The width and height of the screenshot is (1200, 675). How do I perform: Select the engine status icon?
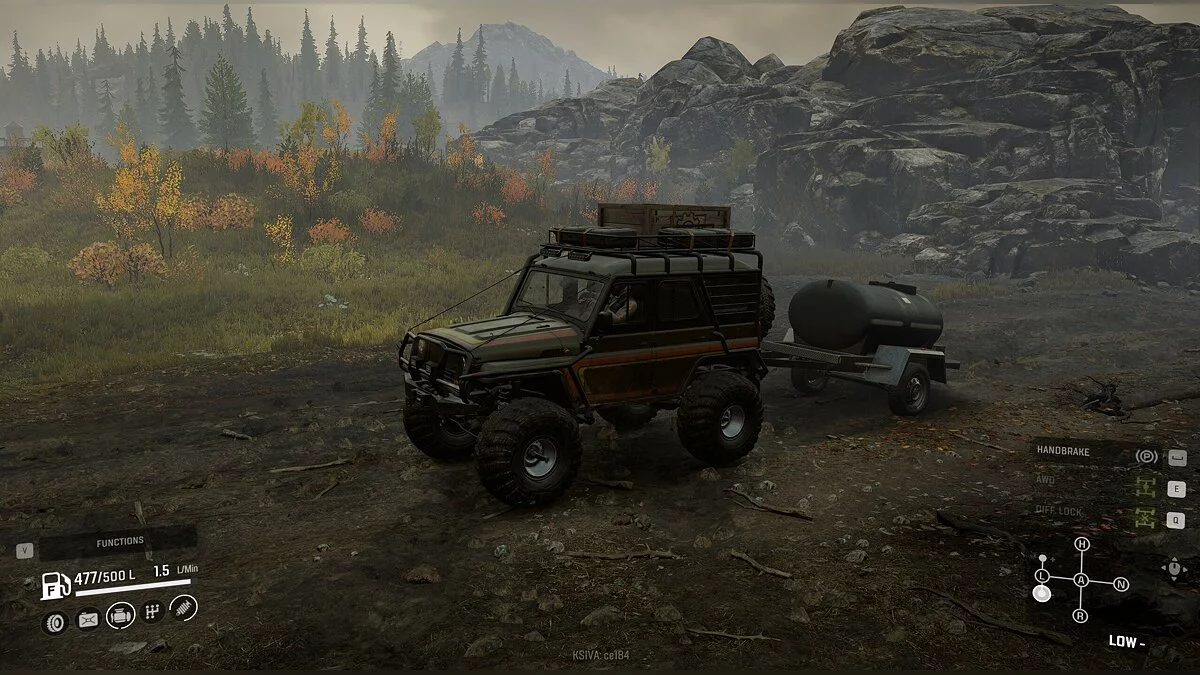pos(120,615)
